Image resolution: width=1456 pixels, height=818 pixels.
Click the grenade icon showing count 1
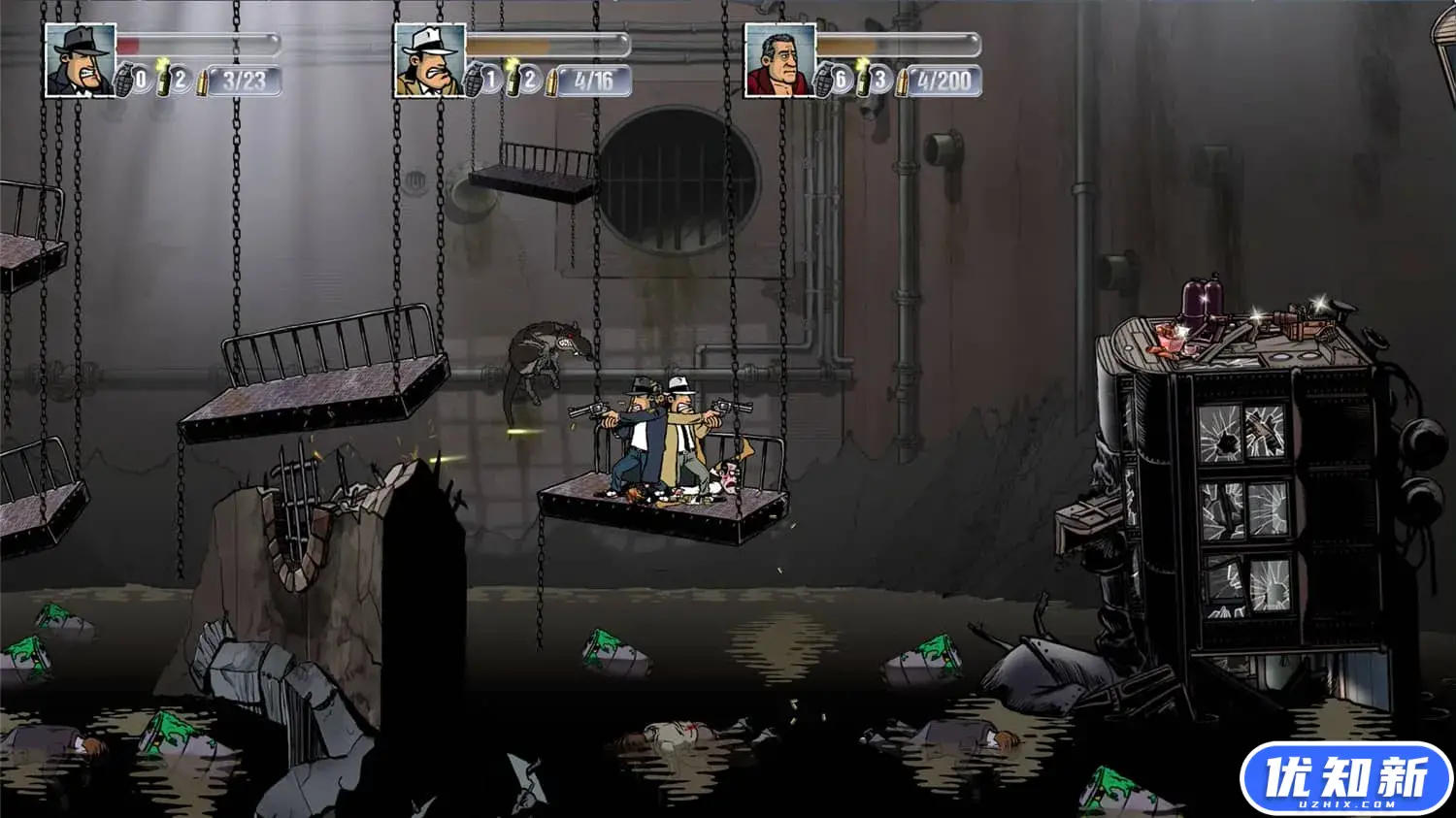tap(476, 80)
